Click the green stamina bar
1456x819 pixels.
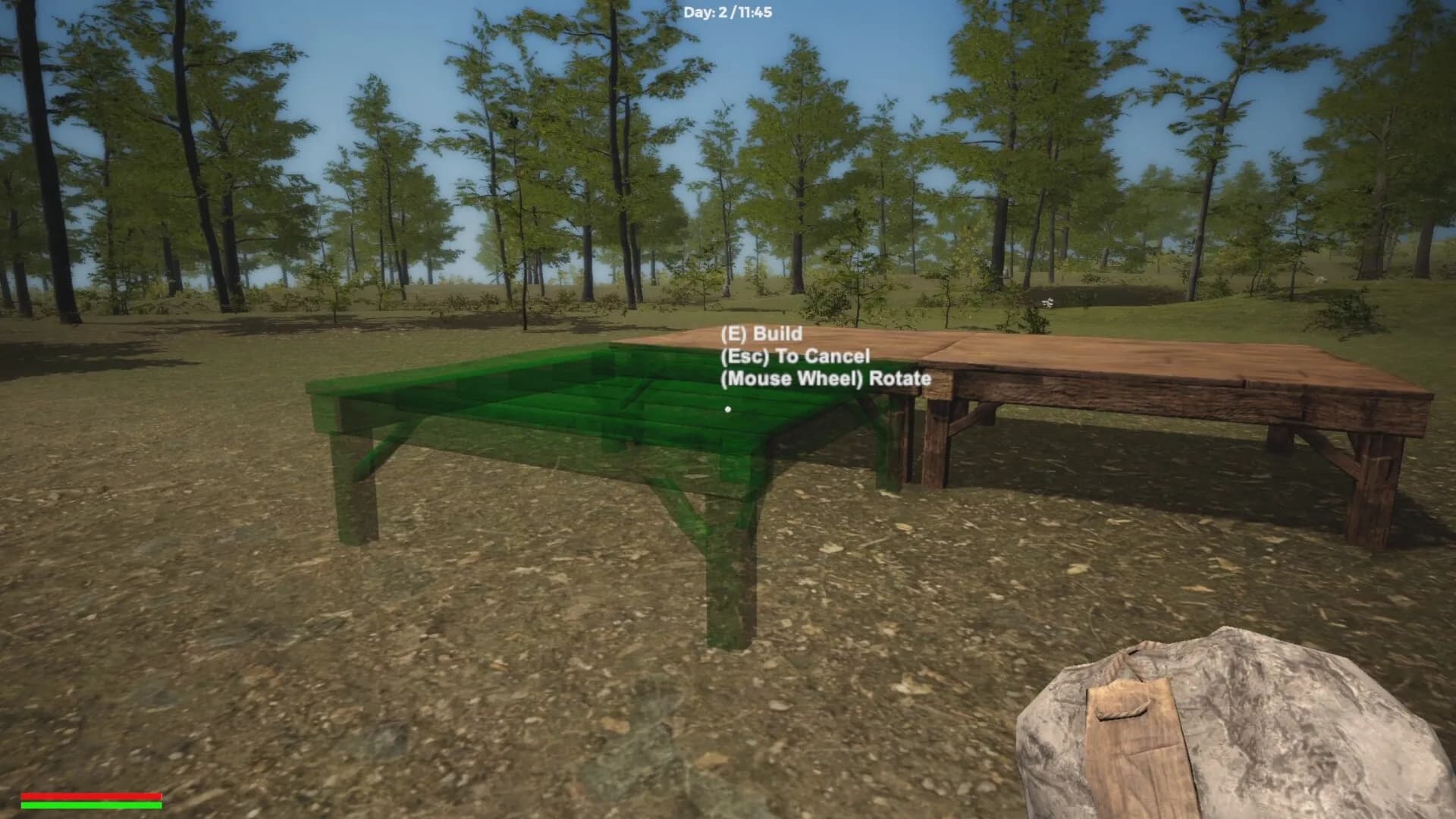tap(91, 805)
